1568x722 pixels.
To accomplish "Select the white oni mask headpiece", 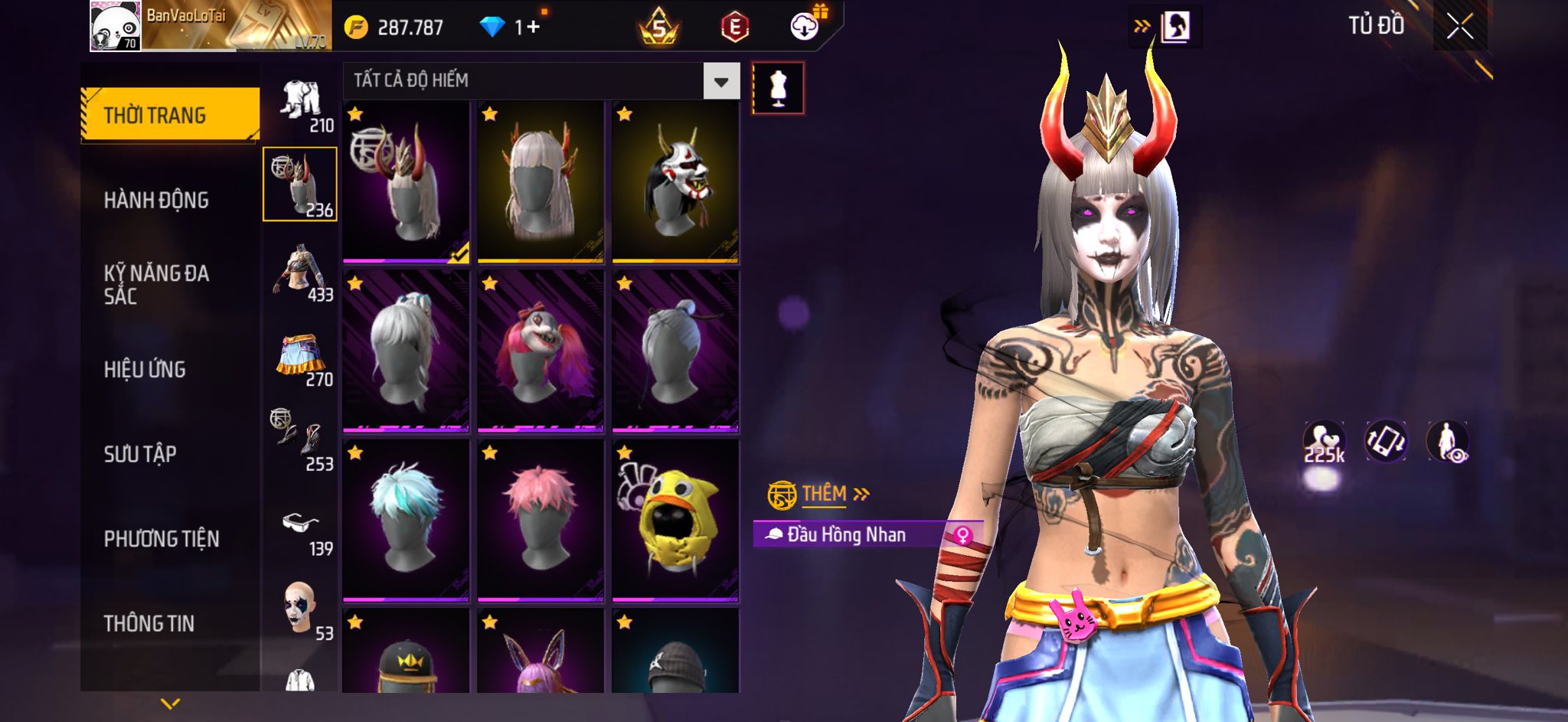I will click(675, 182).
